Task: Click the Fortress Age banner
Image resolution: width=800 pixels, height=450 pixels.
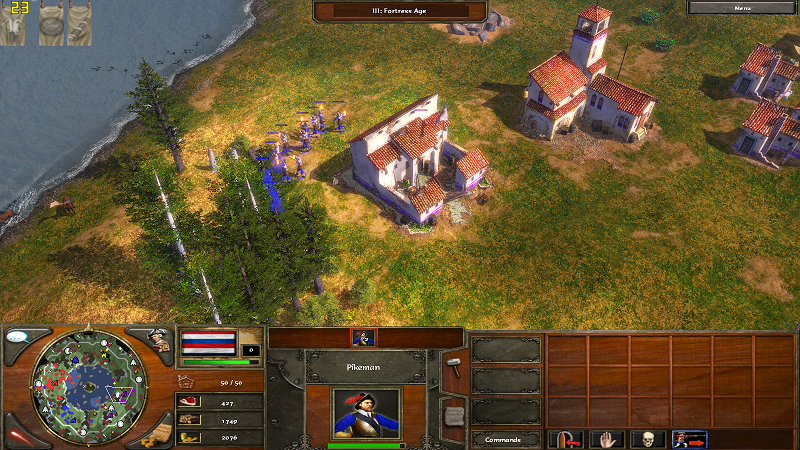Action: 400,11
